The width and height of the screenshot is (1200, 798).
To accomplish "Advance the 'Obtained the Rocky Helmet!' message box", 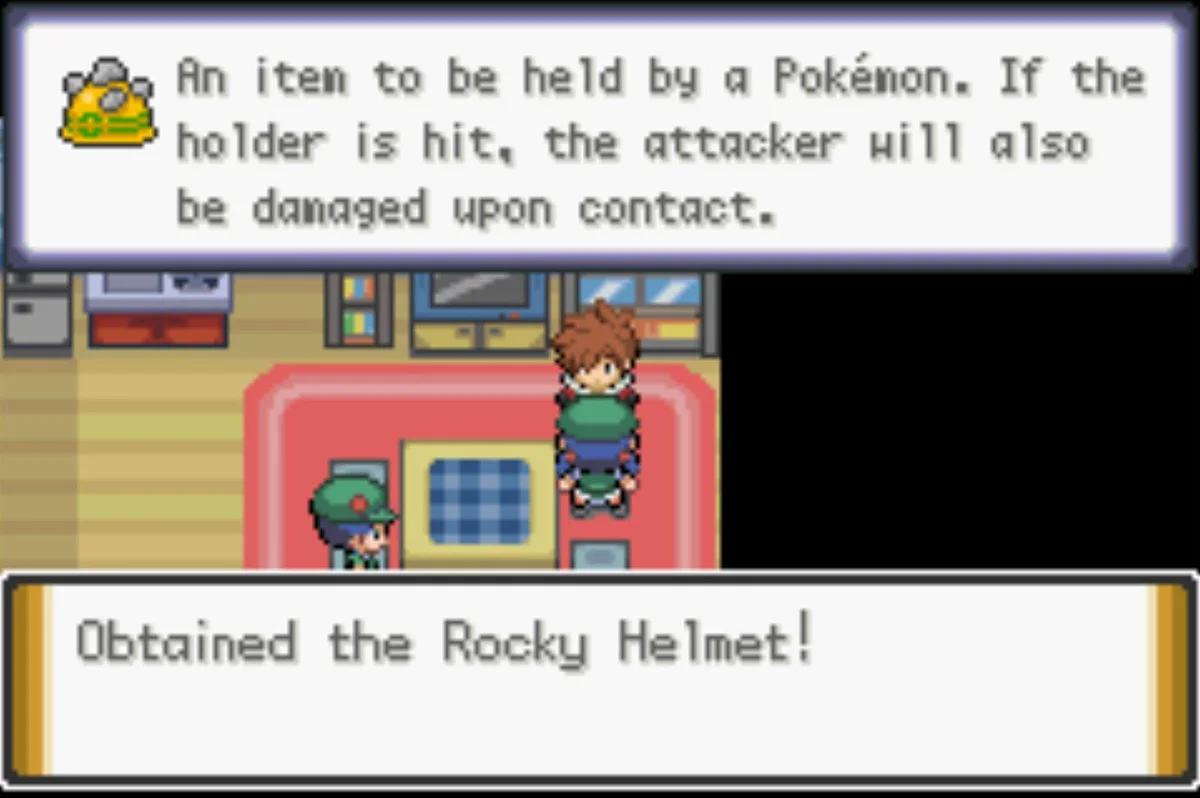I will (598, 678).
